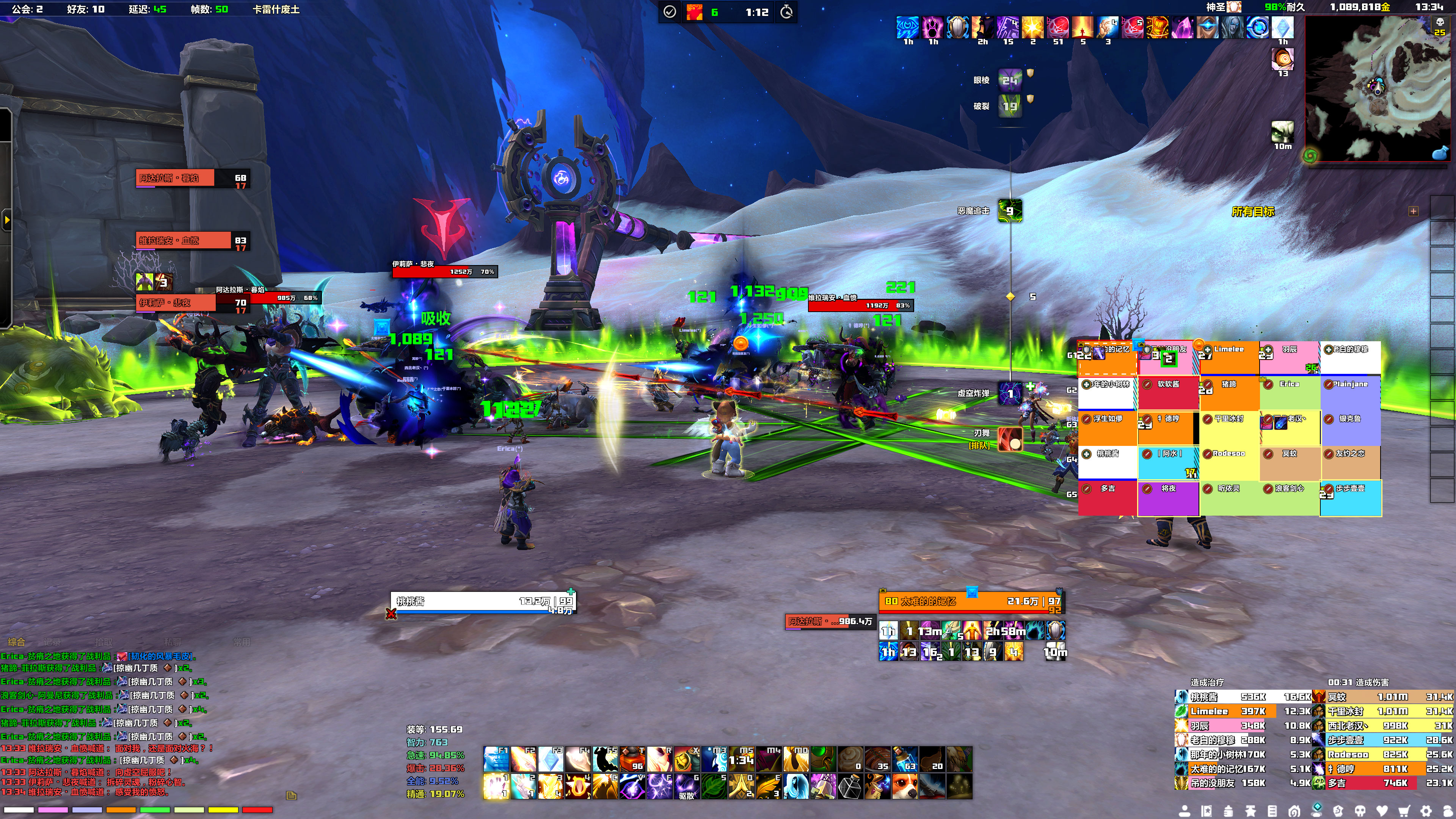Use the F3 ice crystal ability
Screen dimensions: 1456x819
coord(551,759)
